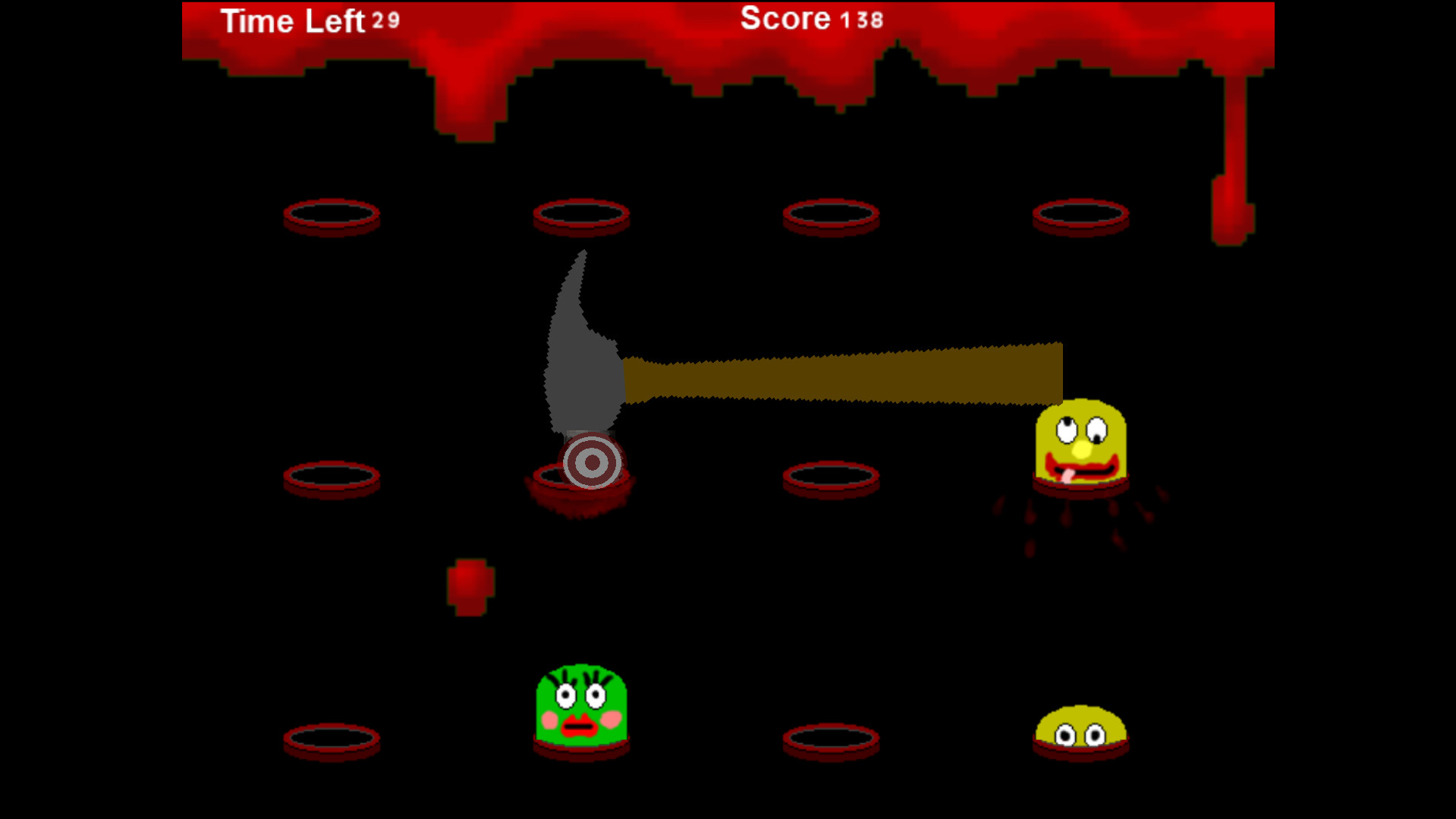Screen dimensions: 1456x819
Task: Click the Score label
Action: 784,19
